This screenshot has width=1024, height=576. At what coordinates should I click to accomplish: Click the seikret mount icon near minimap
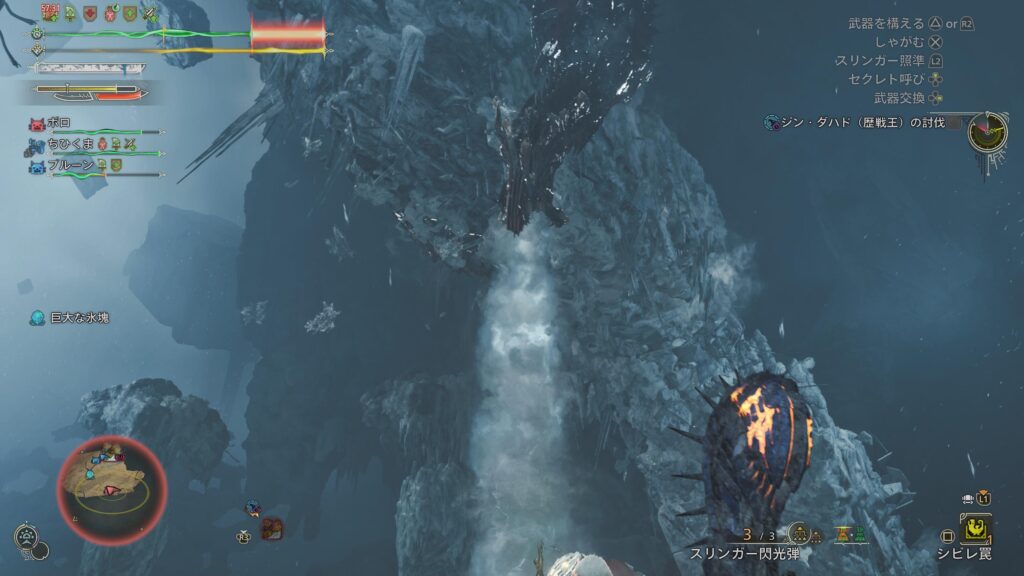point(253,510)
